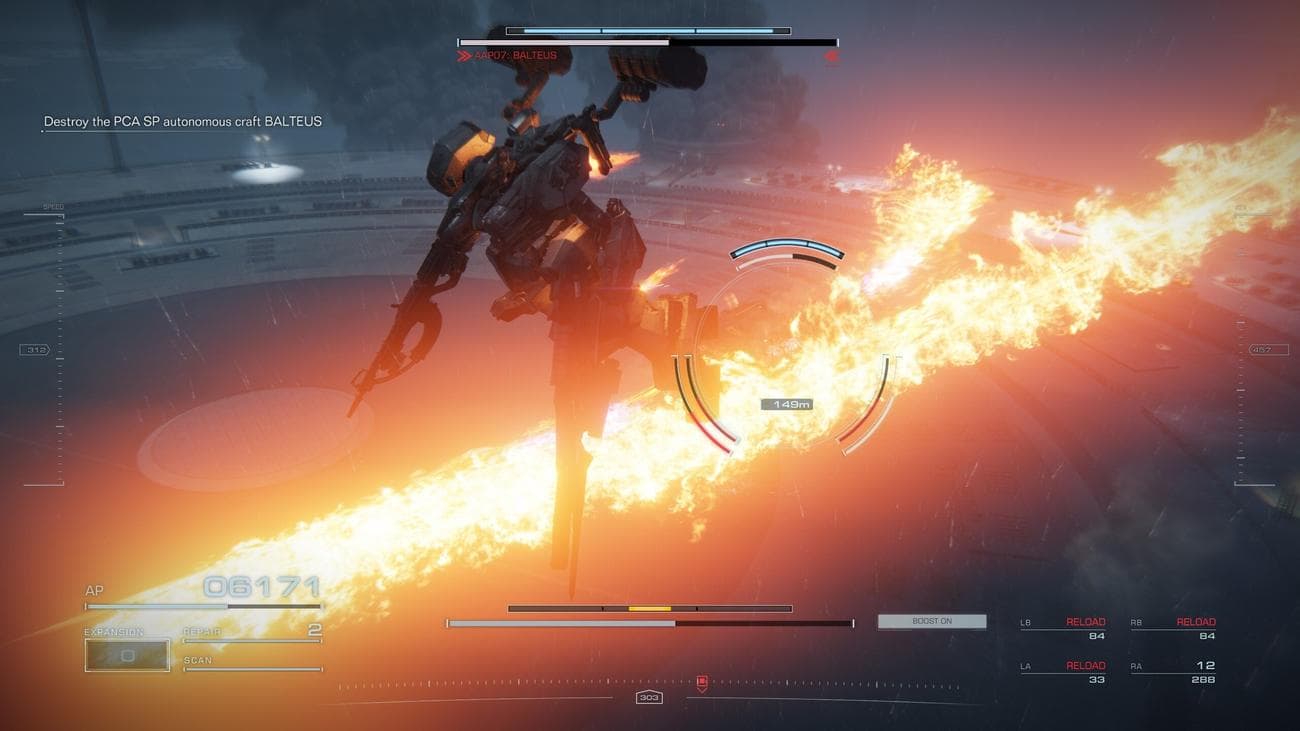Click the boss stagger gauge above the reticle
This screenshot has width=1300, height=731.
(x=789, y=247)
